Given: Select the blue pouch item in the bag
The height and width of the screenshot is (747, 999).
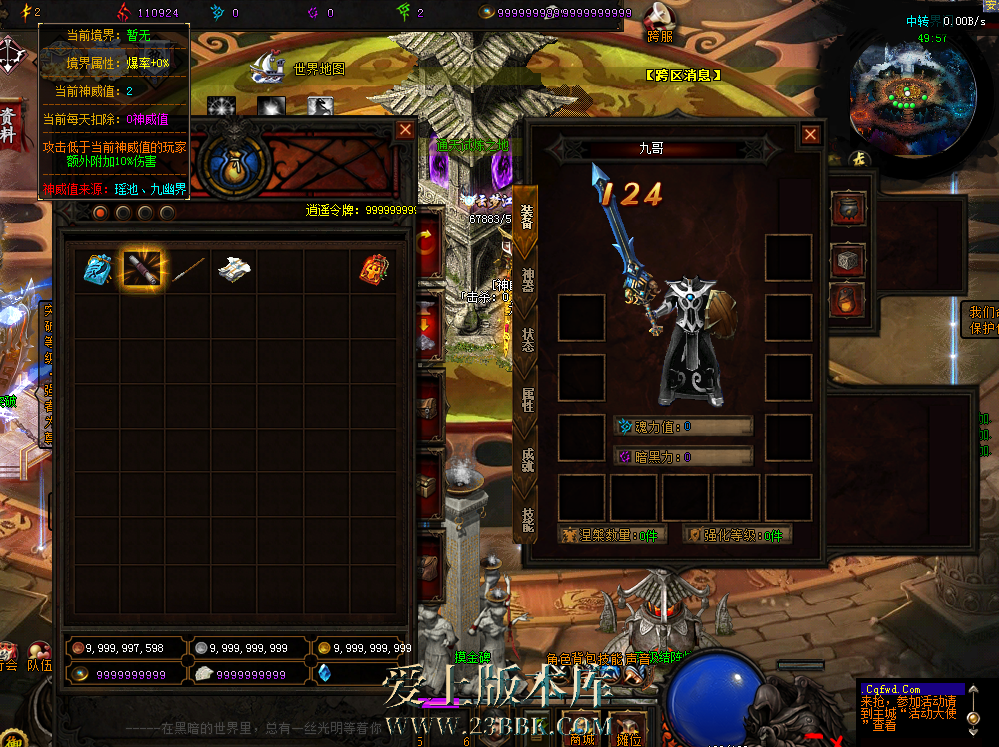Looking at the screenshot, I should [97, 268].
